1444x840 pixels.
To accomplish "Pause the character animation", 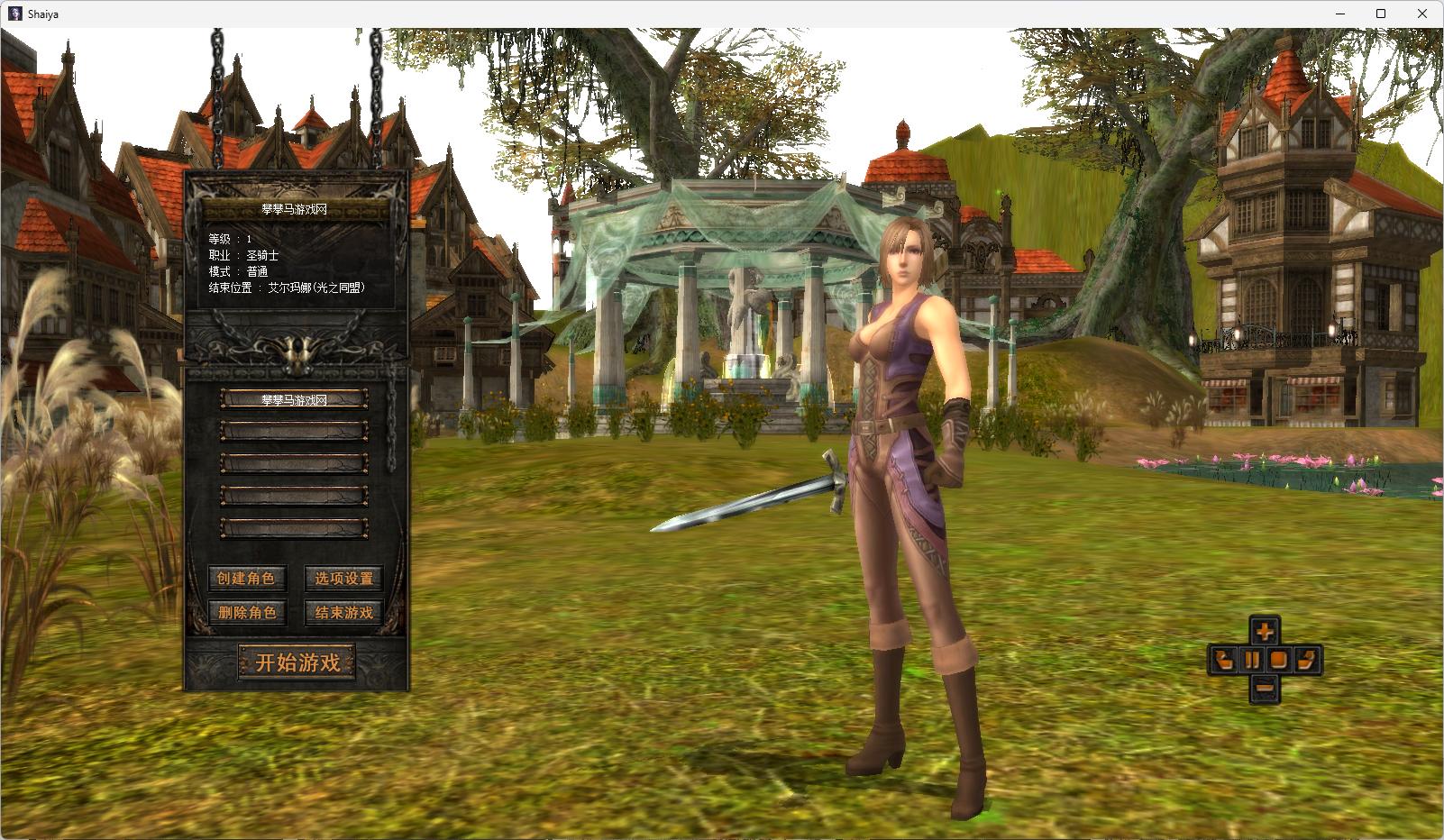I will coord(1251,660).
